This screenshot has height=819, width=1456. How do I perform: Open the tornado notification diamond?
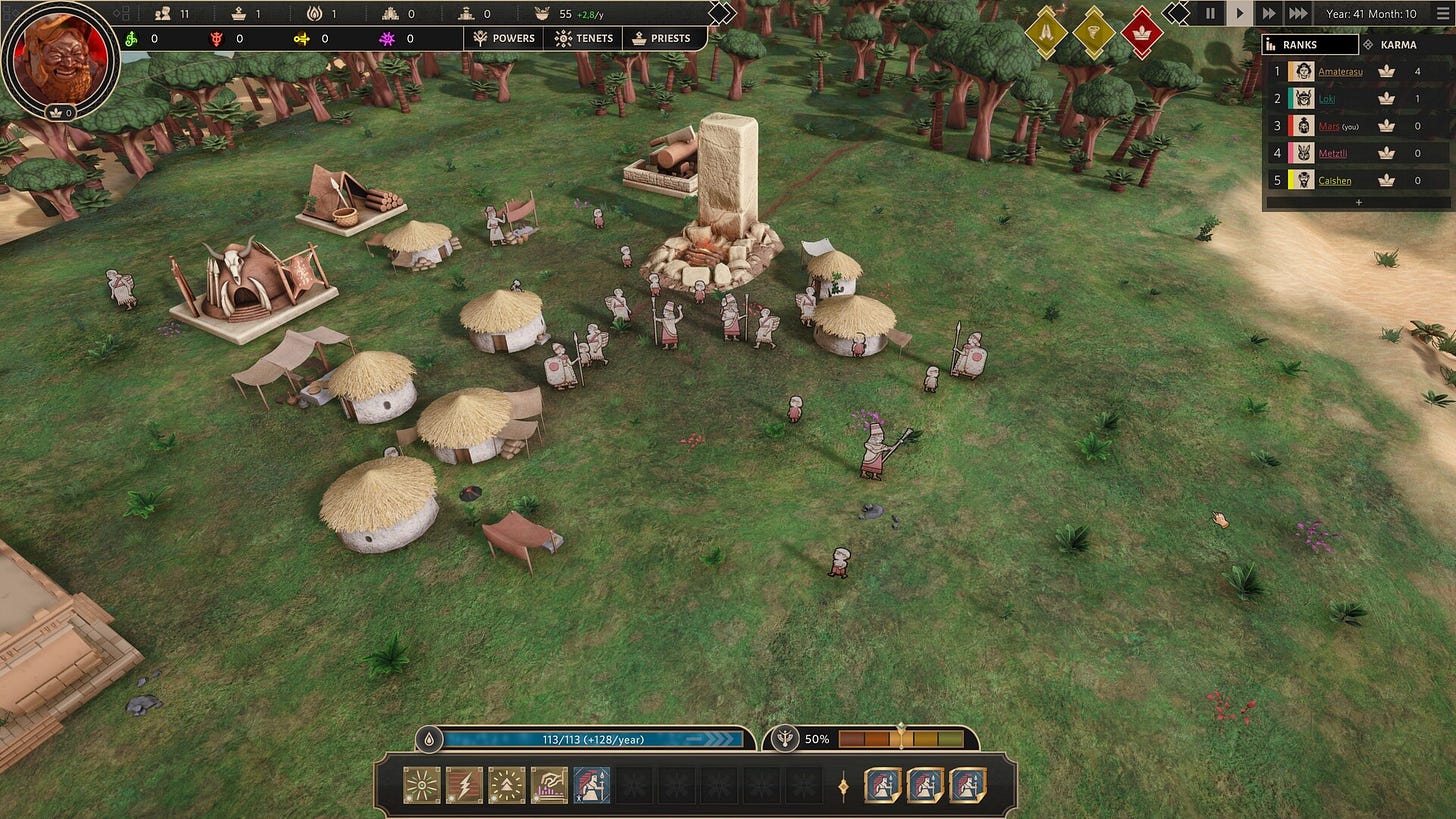1094,32
